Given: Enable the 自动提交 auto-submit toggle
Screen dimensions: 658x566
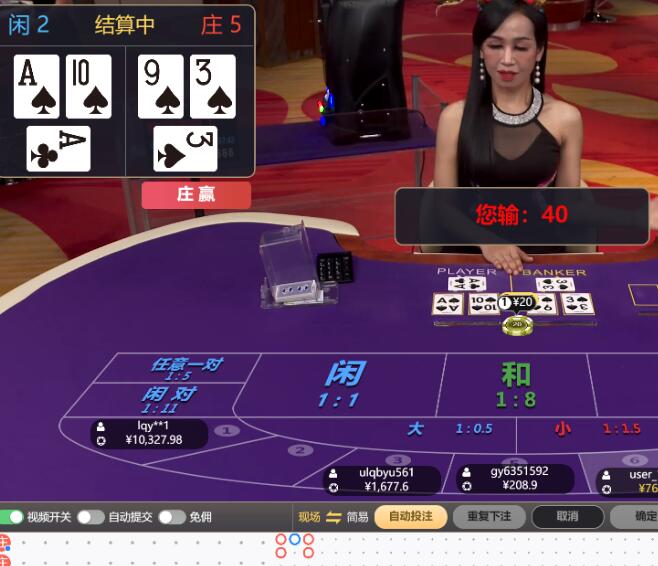Looking at the screenshot, I should tap(90, 517).
